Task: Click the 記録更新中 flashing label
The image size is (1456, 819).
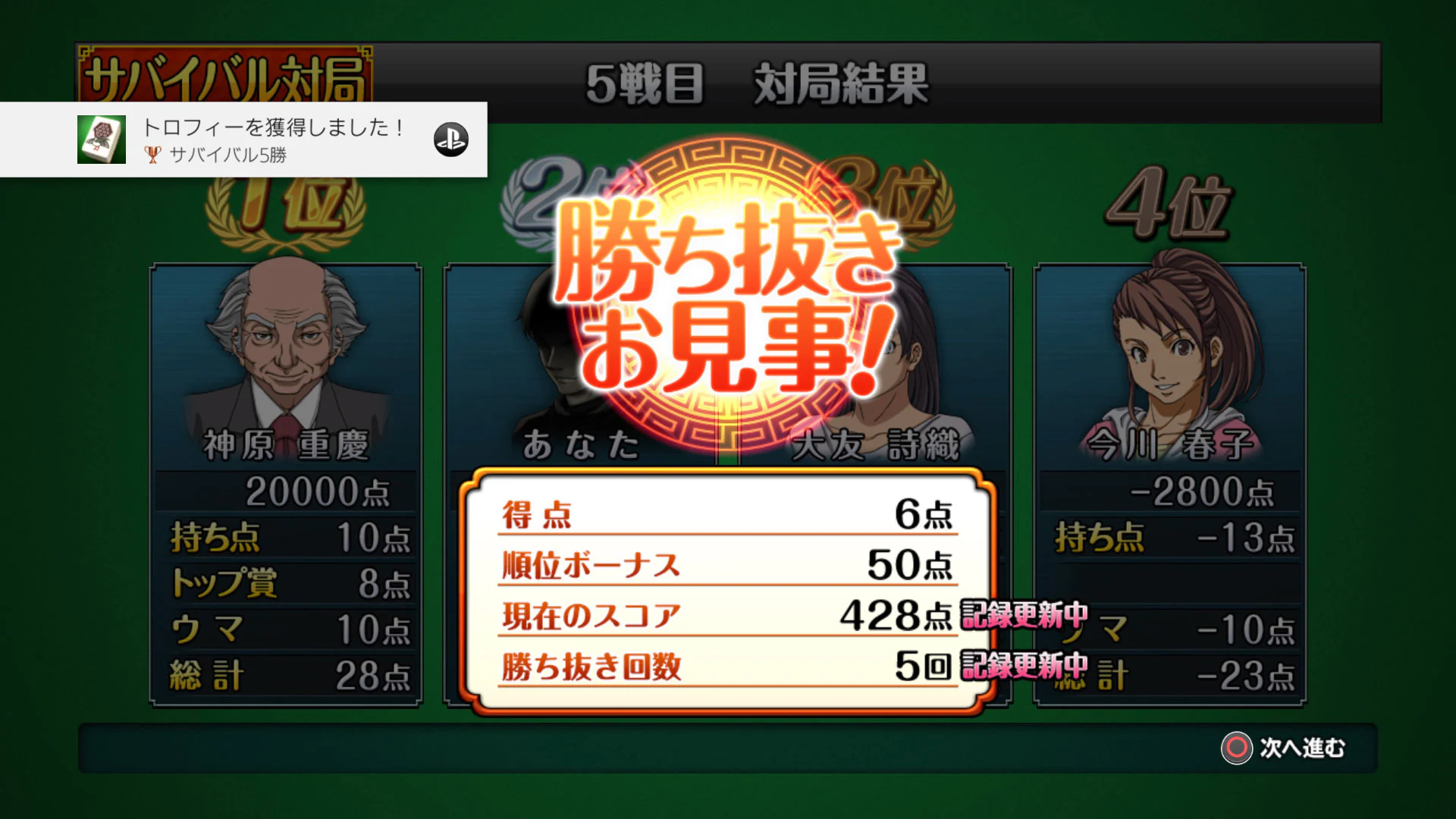Action: coord(1024,616)
